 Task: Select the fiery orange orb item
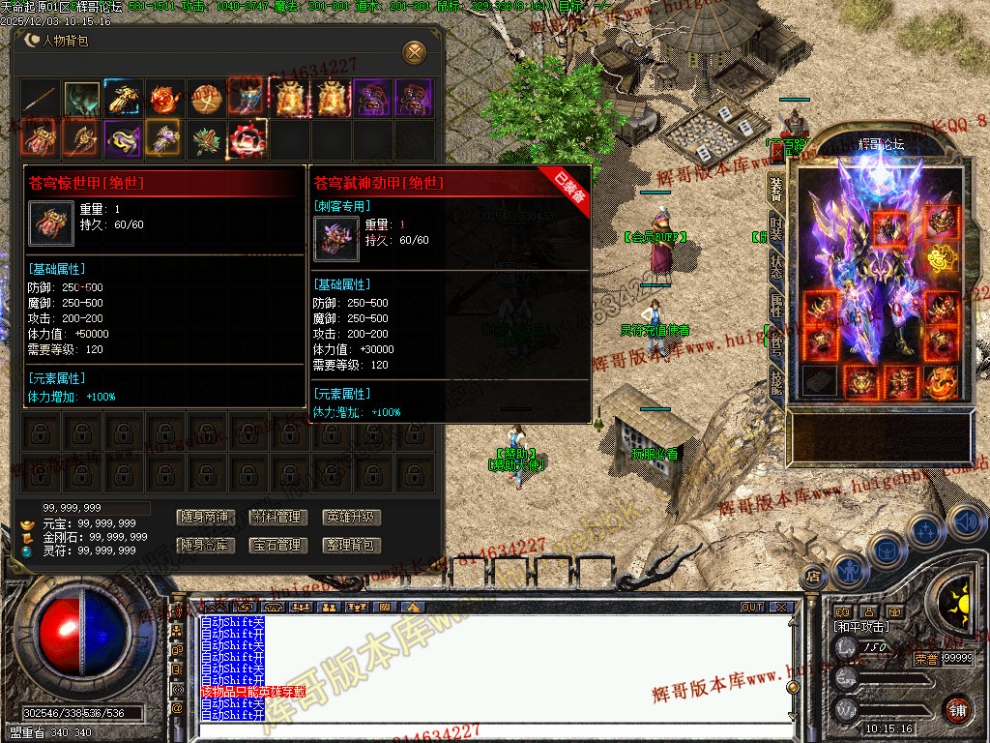pos(165,99)
